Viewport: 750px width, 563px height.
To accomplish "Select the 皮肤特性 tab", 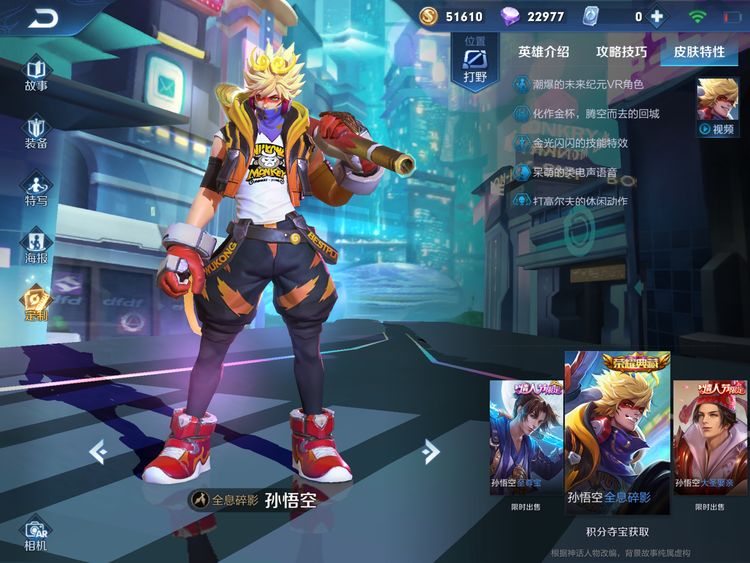I will coord(698,52).
